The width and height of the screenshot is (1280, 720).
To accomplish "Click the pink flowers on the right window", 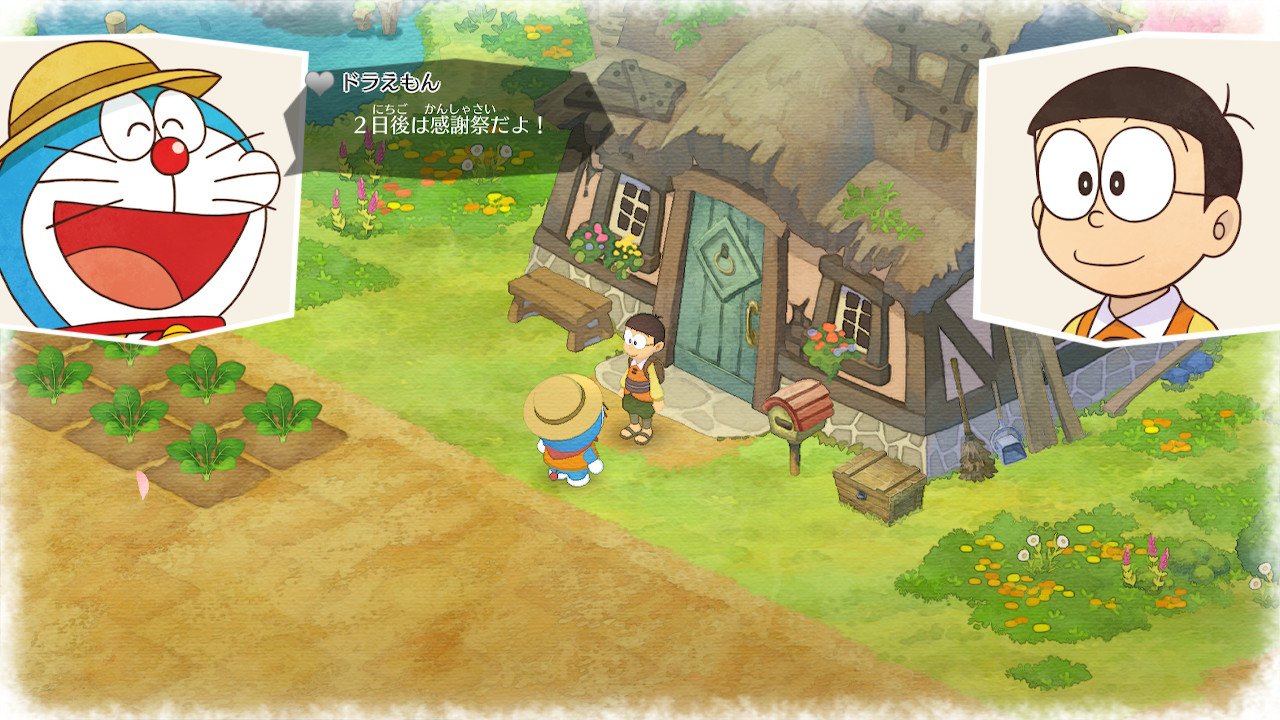I will click(x=830, y=335).
